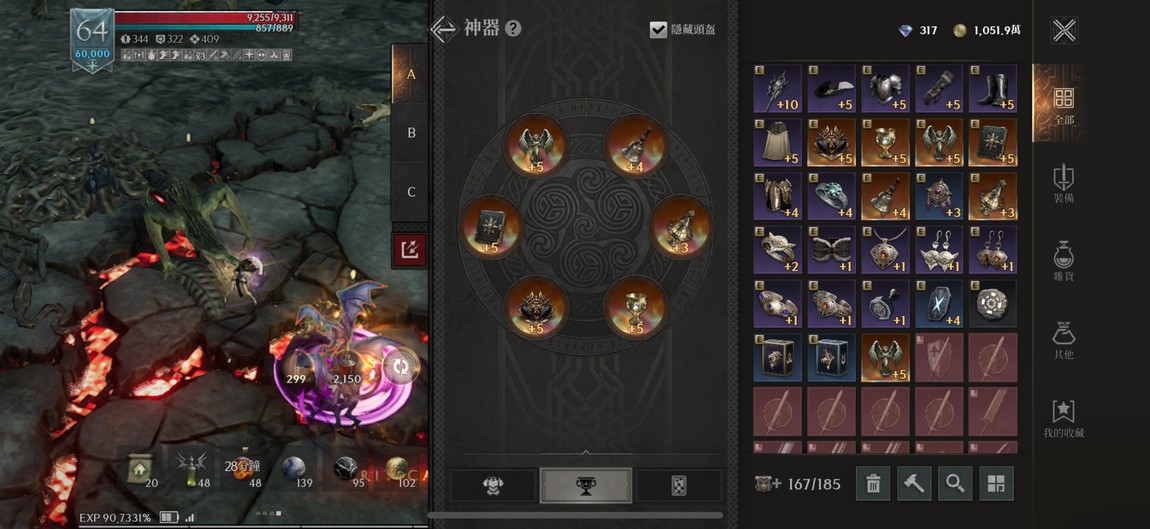
Task: Filter inventory by 裝備
Action: (x=1064, y=183)
